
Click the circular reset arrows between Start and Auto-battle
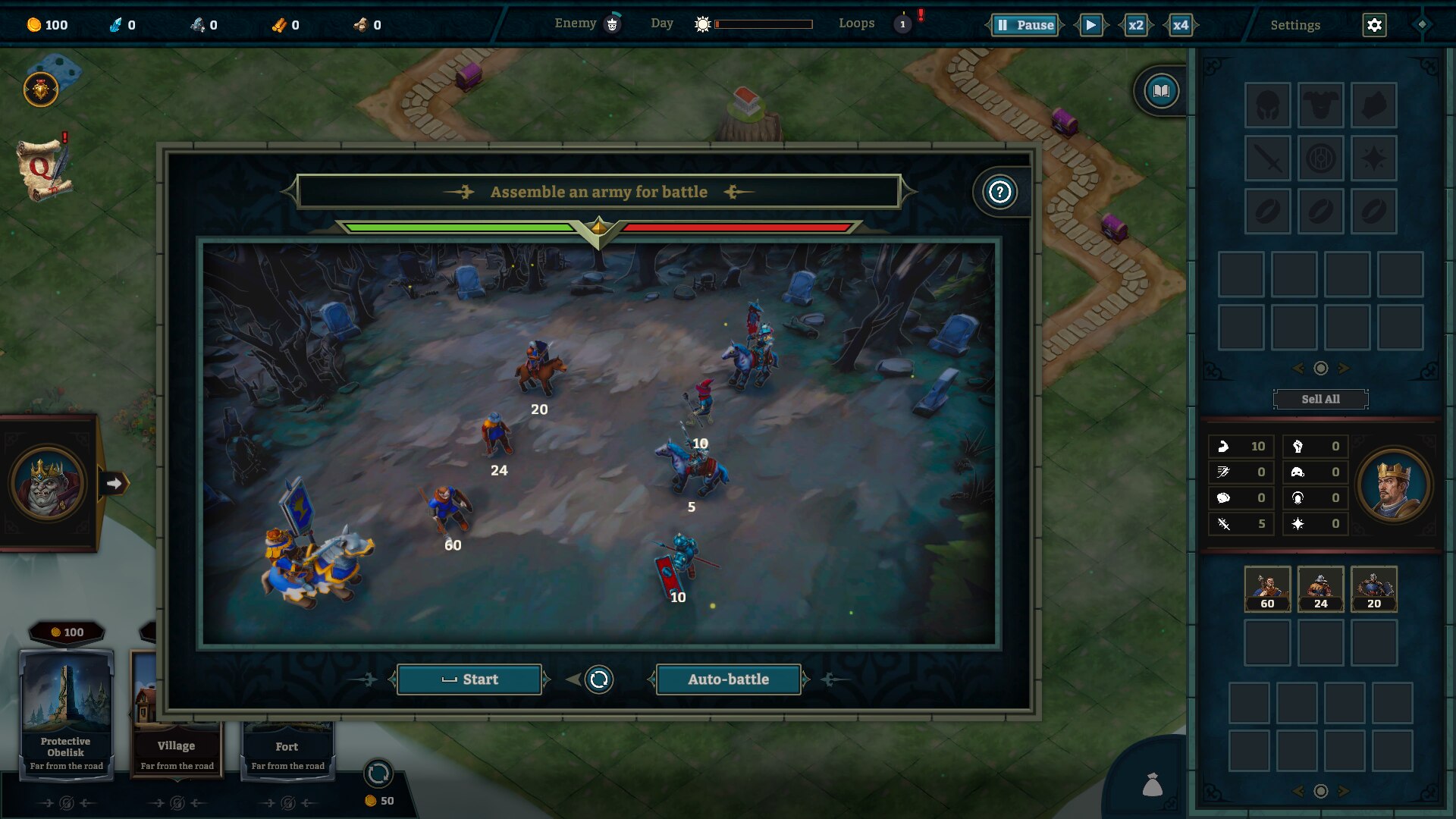point(599,679)
